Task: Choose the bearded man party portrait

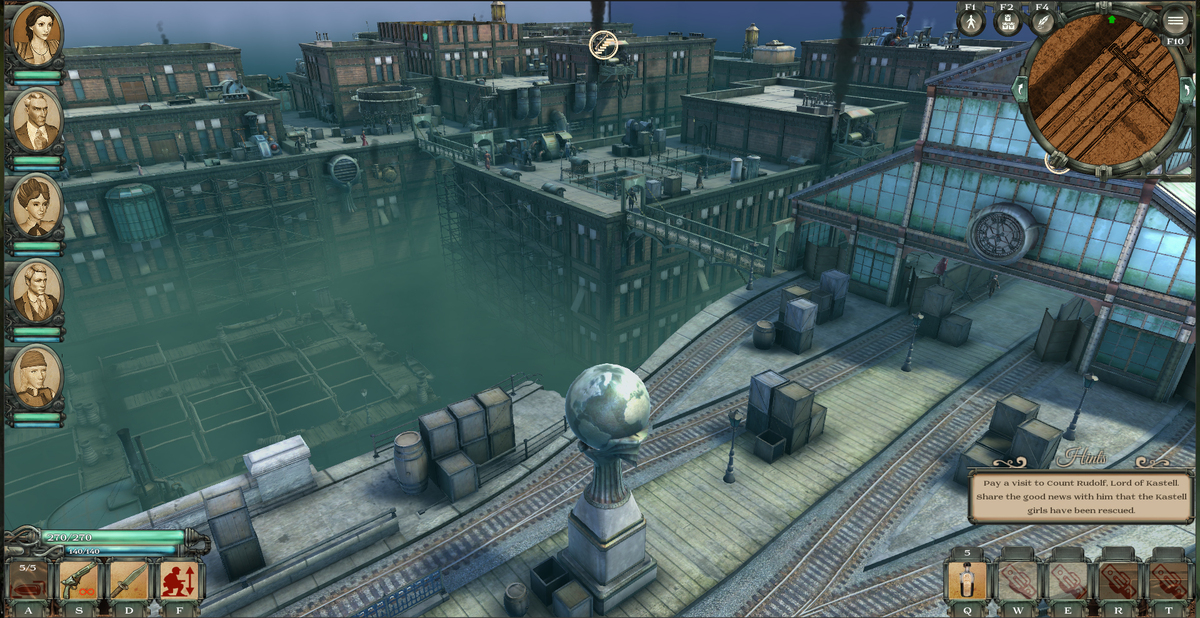Action: pyautogui.click(x=37, y=120)
